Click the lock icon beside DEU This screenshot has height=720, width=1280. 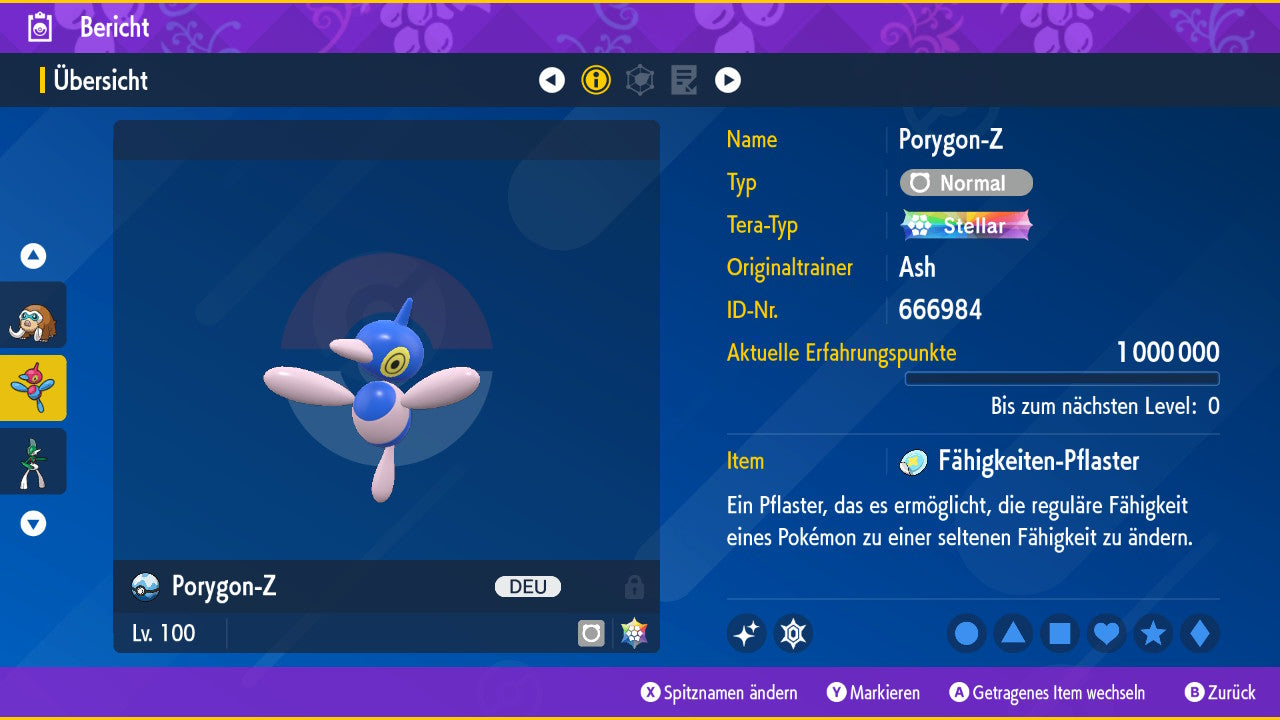tap(634, 587)
